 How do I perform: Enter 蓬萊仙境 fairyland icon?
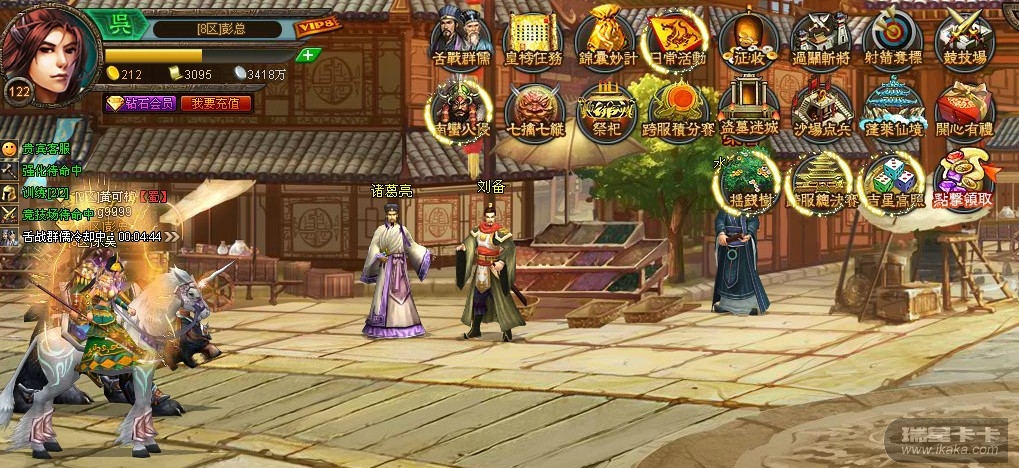coord(892,108)
